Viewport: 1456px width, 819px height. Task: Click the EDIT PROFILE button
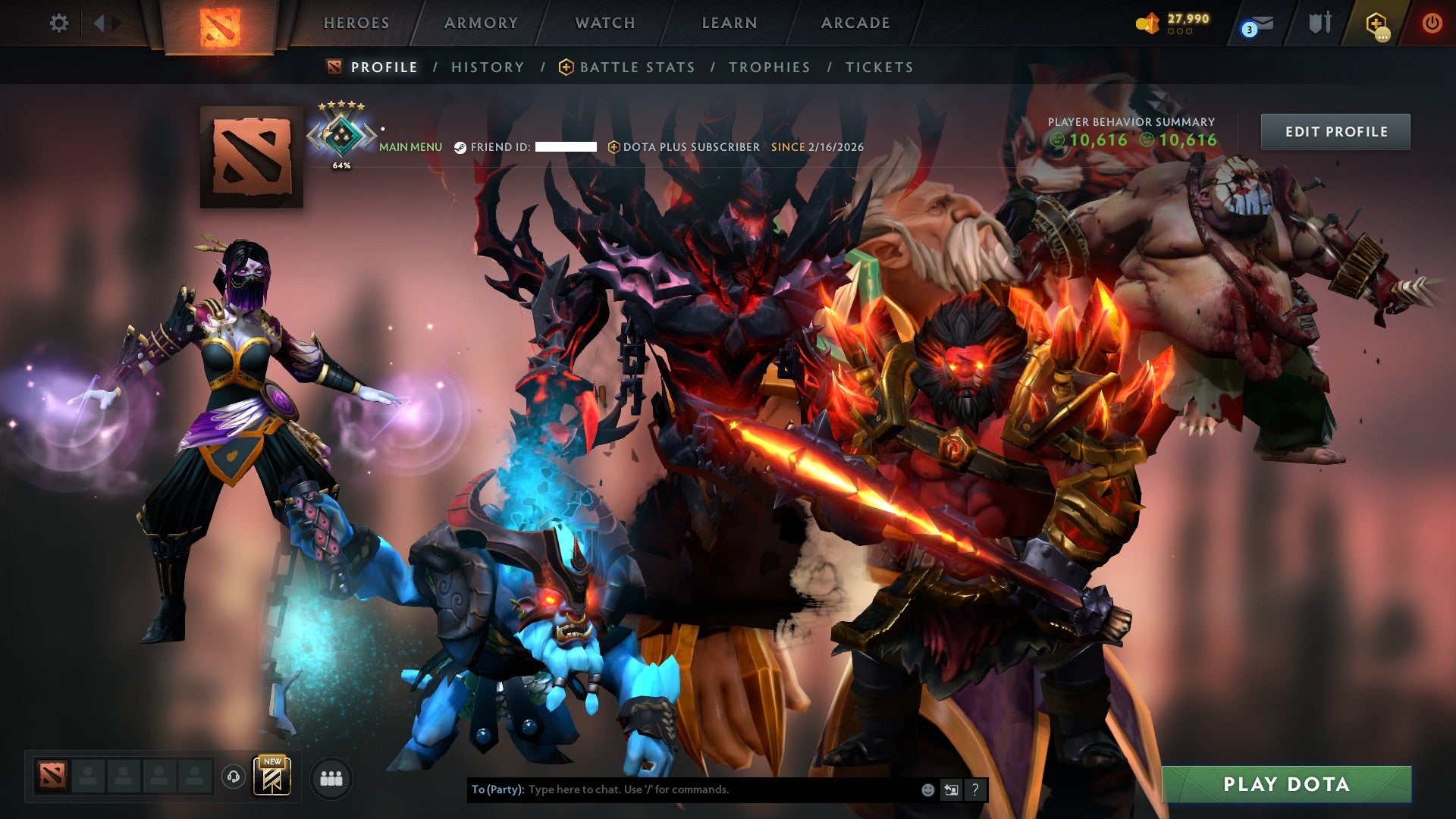click(x=1335, y=131)
